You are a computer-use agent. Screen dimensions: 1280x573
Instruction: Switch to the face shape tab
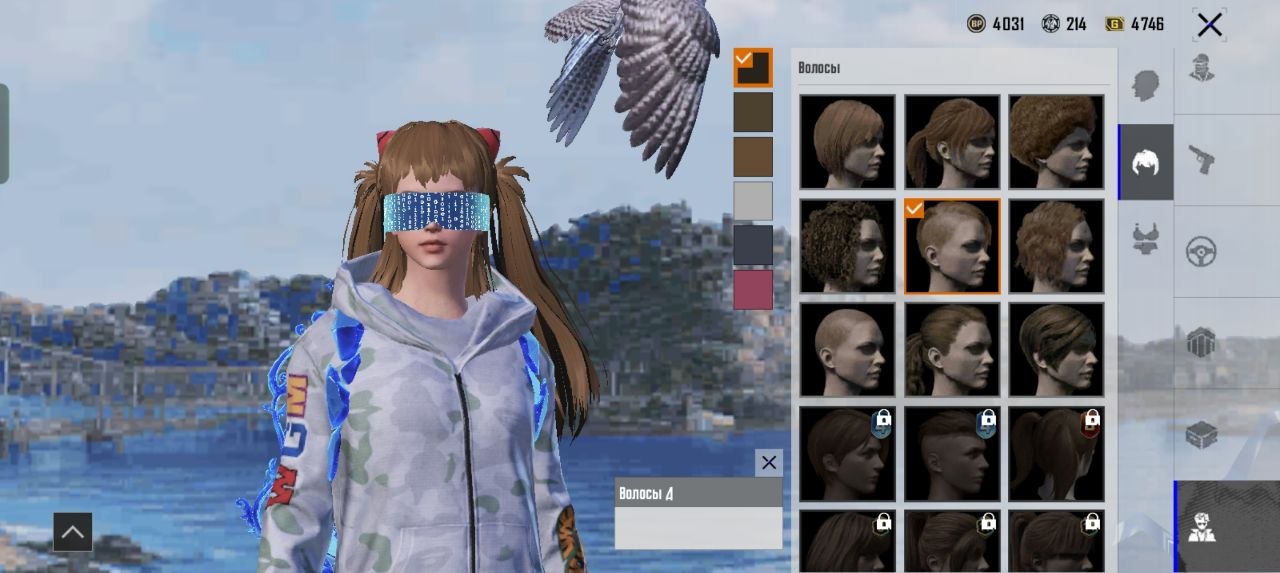1145,85
